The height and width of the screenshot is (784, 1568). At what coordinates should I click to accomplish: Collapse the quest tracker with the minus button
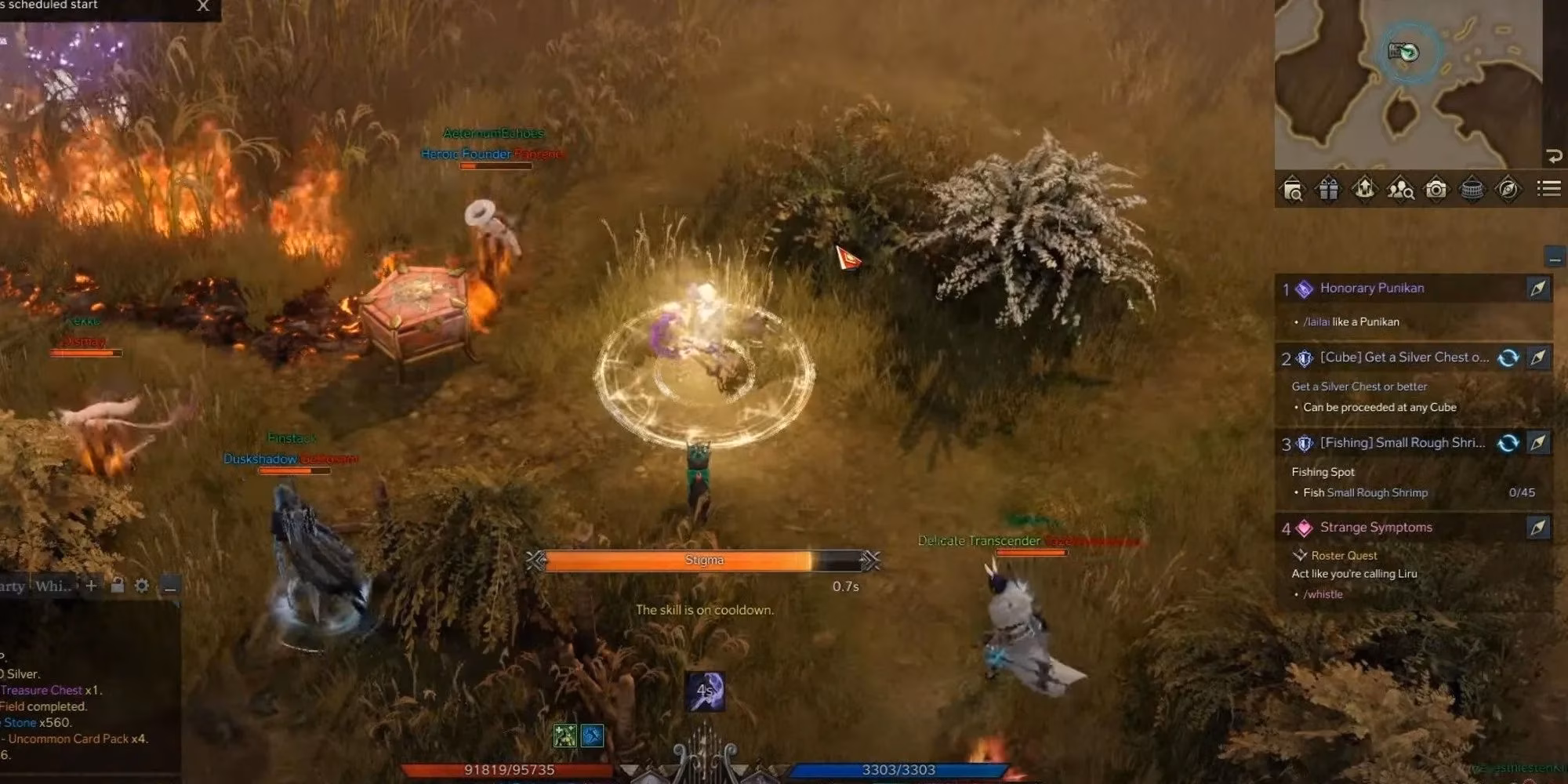[x=1555, y=256]
